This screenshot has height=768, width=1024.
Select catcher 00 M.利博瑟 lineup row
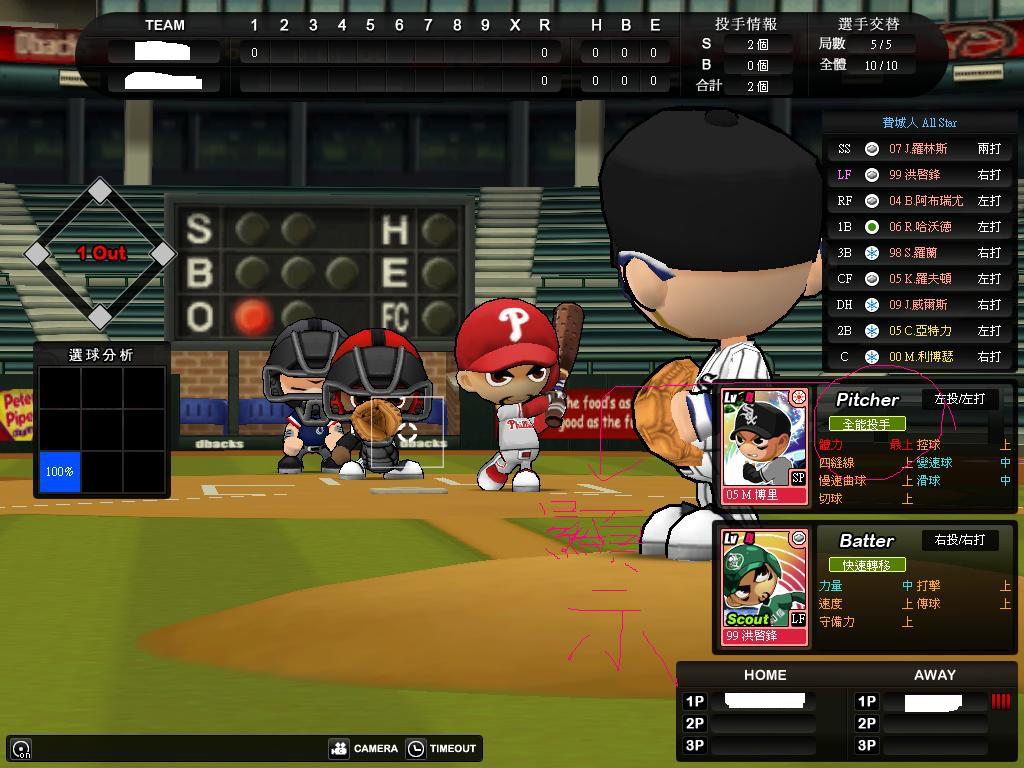coord(920,357)
